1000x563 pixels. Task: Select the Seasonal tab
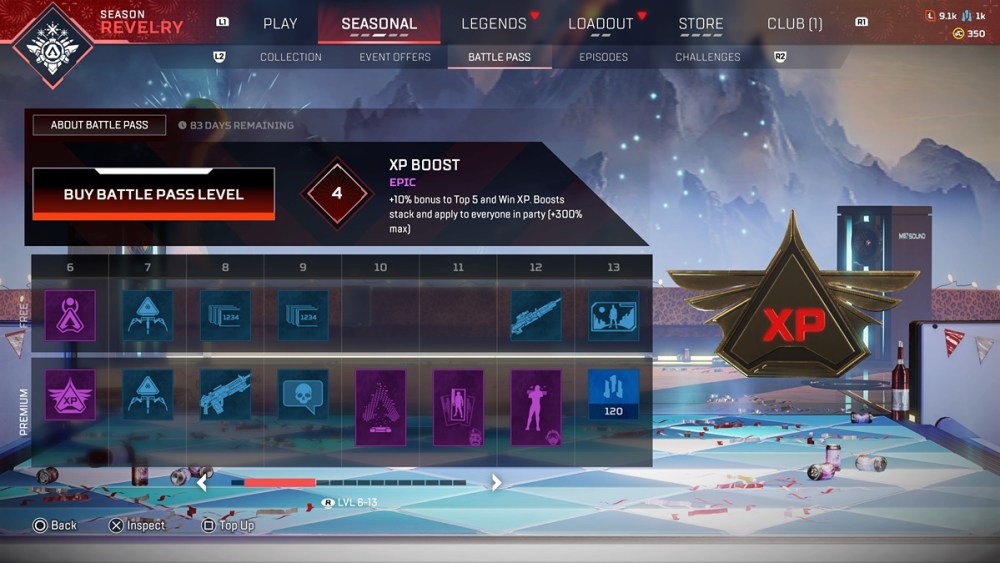point(379,24)
